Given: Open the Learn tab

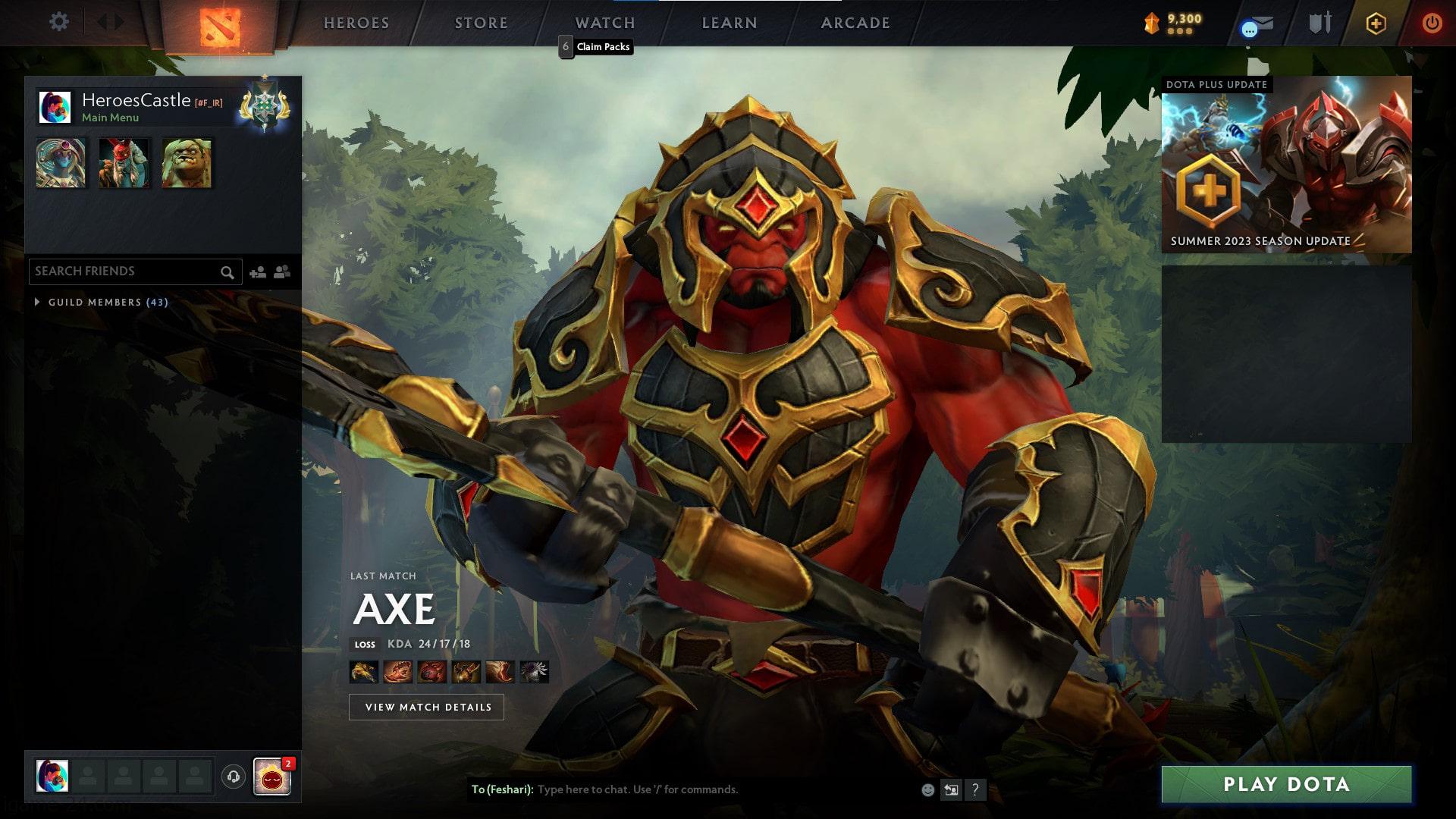Looking at the screenshot, I should point(730,23).
